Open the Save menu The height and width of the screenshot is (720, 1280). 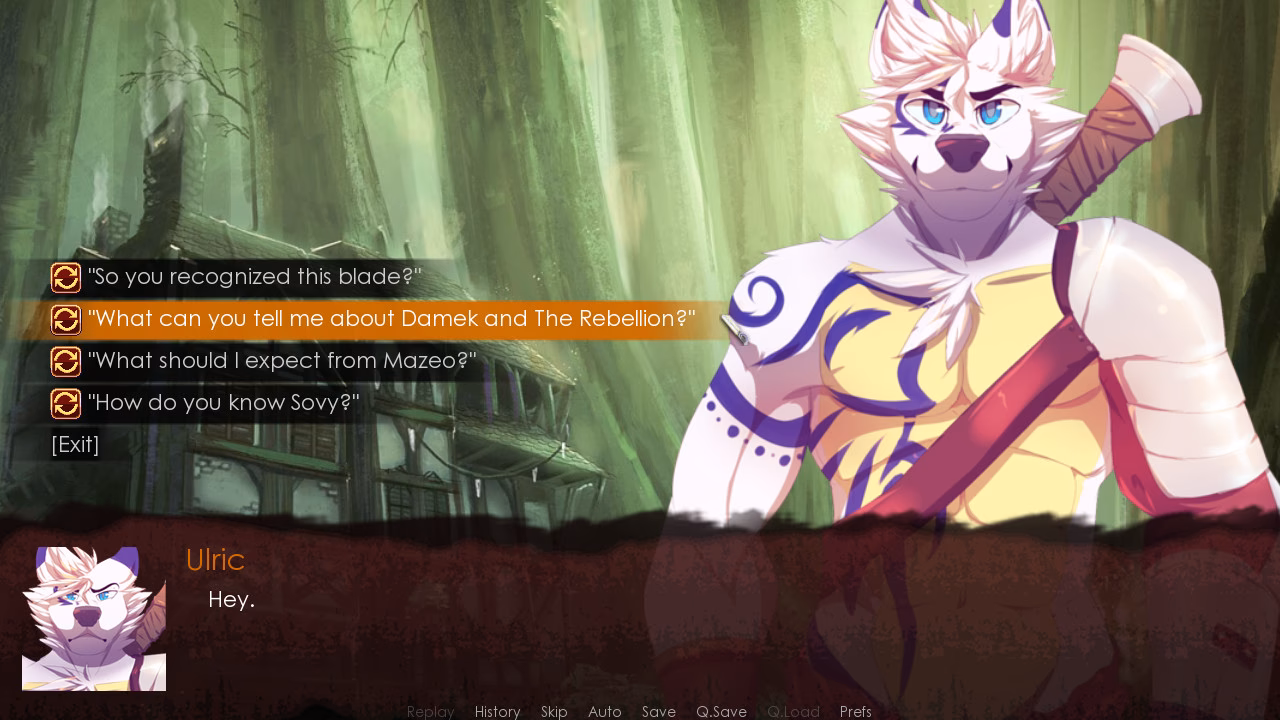pyautogui.click(x=659, y=712)
